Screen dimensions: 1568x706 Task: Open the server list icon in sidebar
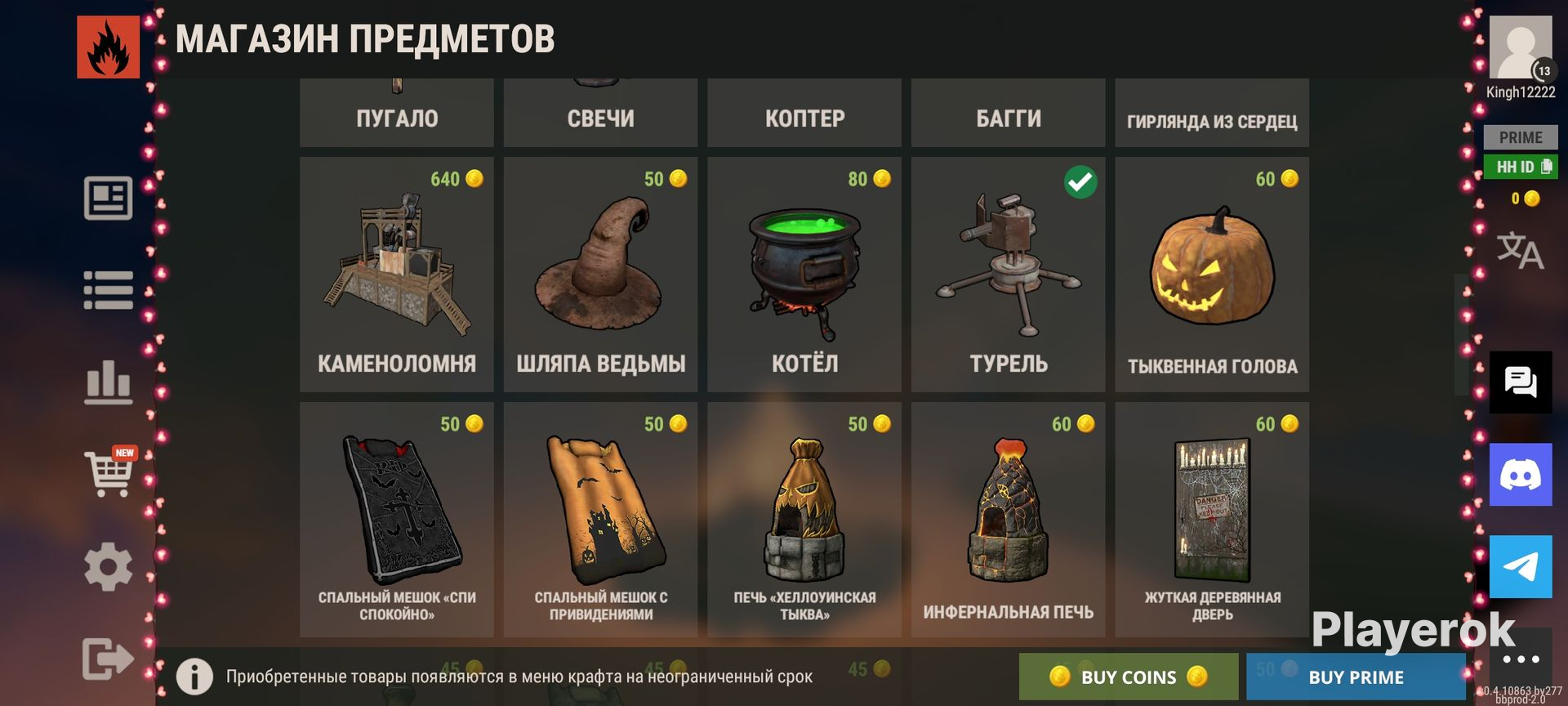tap(108, 290)
